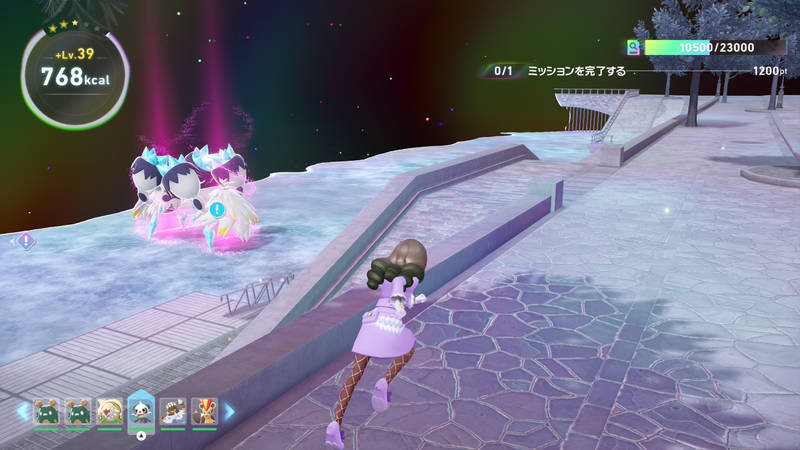
Task: Select the red-and-yellow maned Pokémon slot
Action: [x=203, y=411]
